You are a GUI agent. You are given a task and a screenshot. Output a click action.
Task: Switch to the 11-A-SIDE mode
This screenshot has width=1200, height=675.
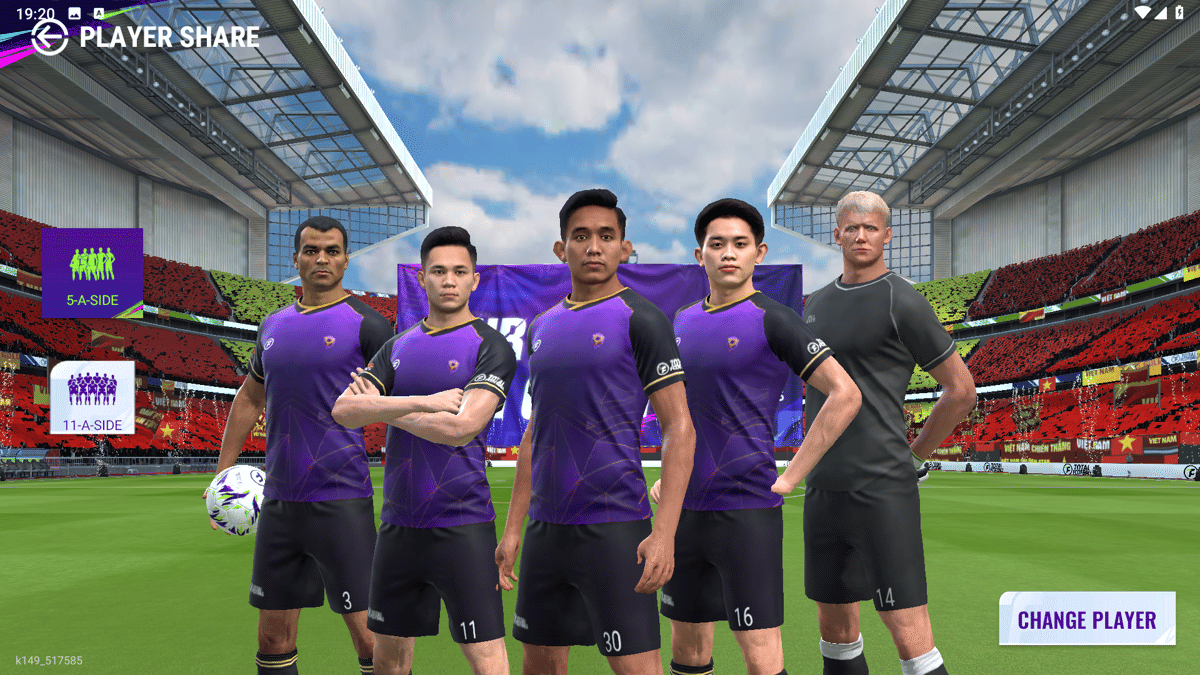tap(92, 397)
